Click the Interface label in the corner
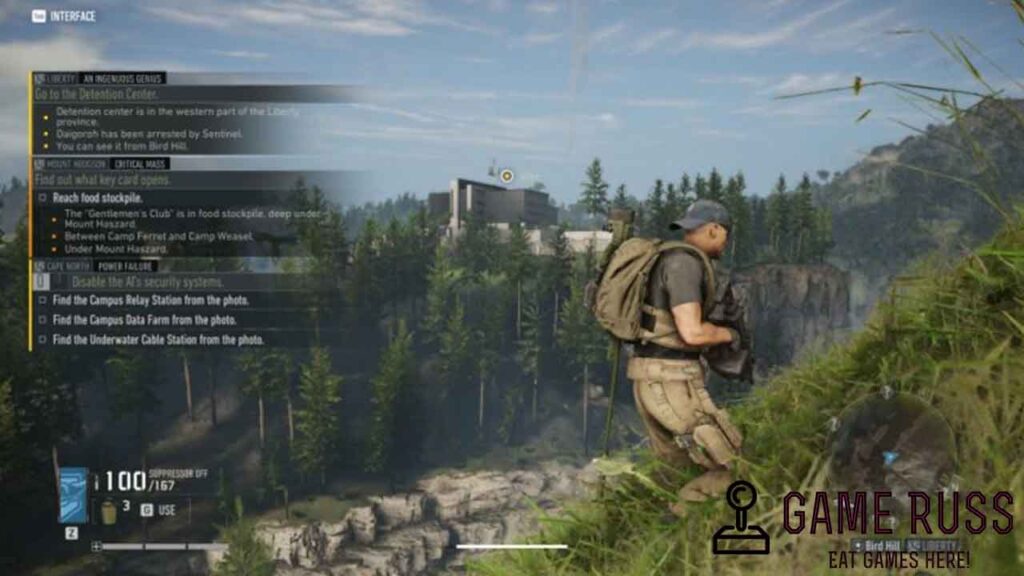This screenshot has height=576, width=1024. point(65,16)
